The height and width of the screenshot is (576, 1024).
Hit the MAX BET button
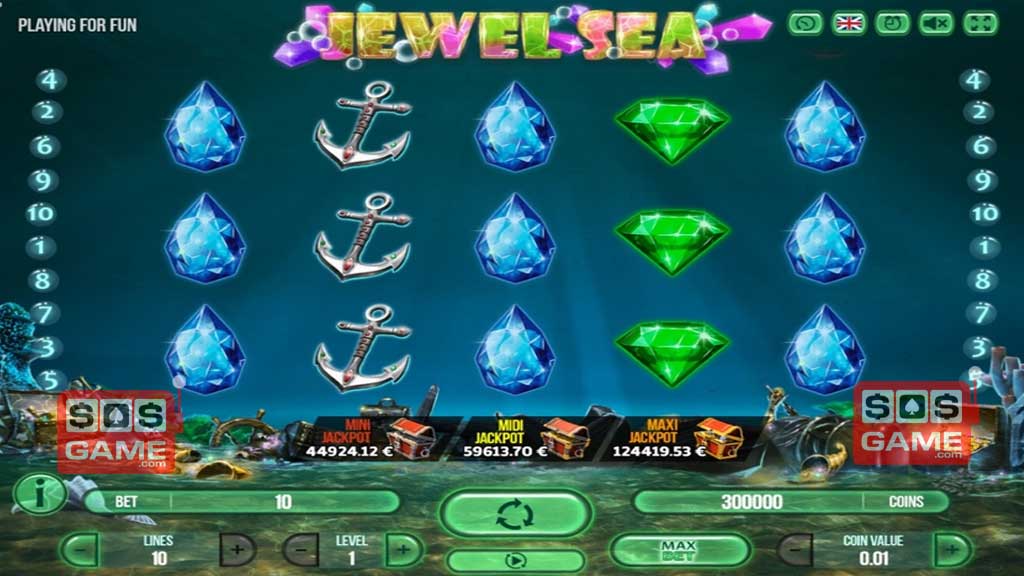pyautogui.click(x=679, y=549)
